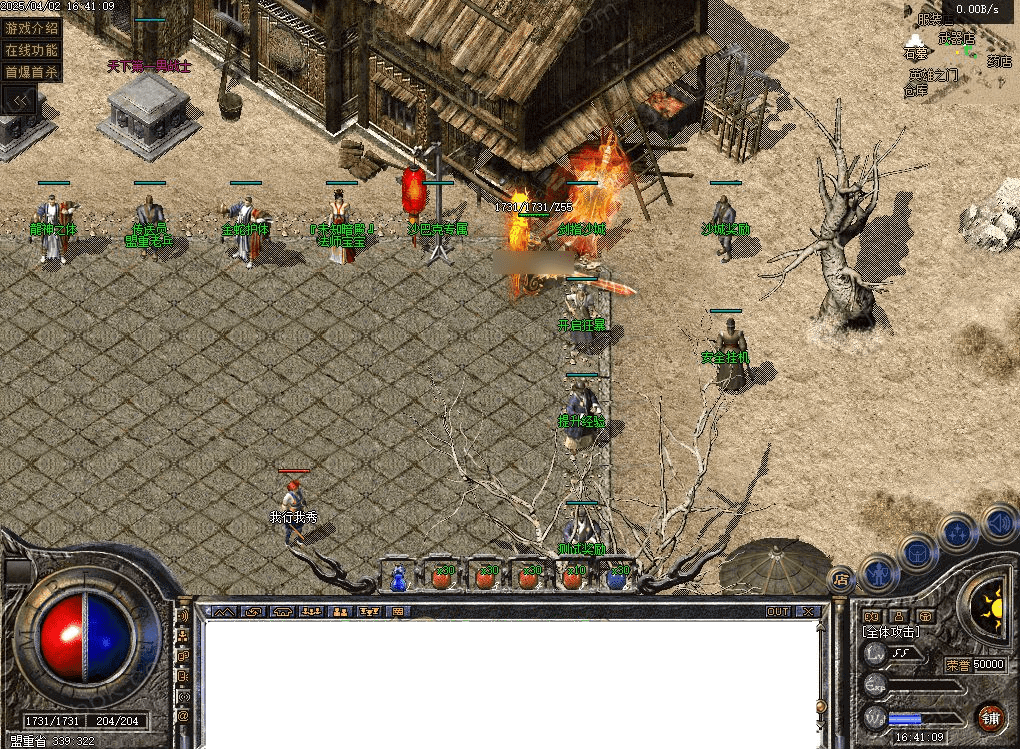
Task: Click the @ icon beside the chat box
Action: (183, 716)
